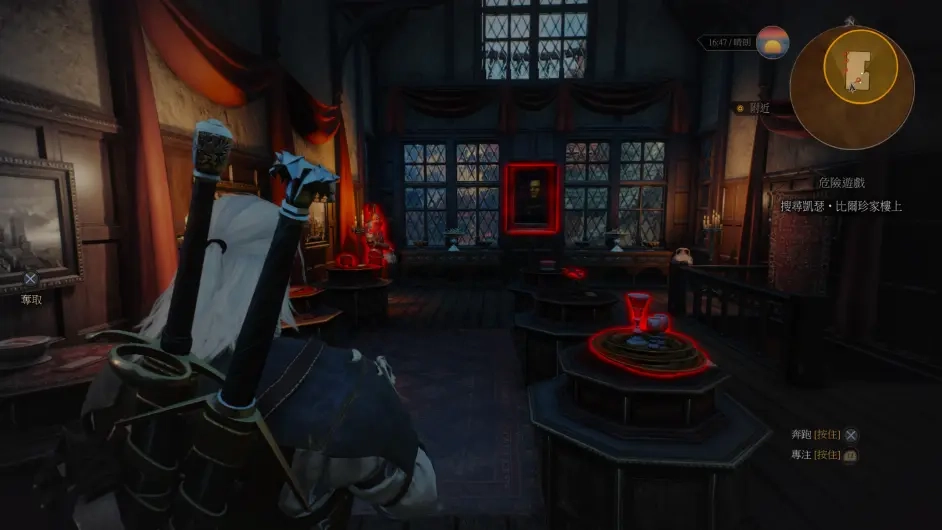Select the sunset weather icon

point(773,43)
